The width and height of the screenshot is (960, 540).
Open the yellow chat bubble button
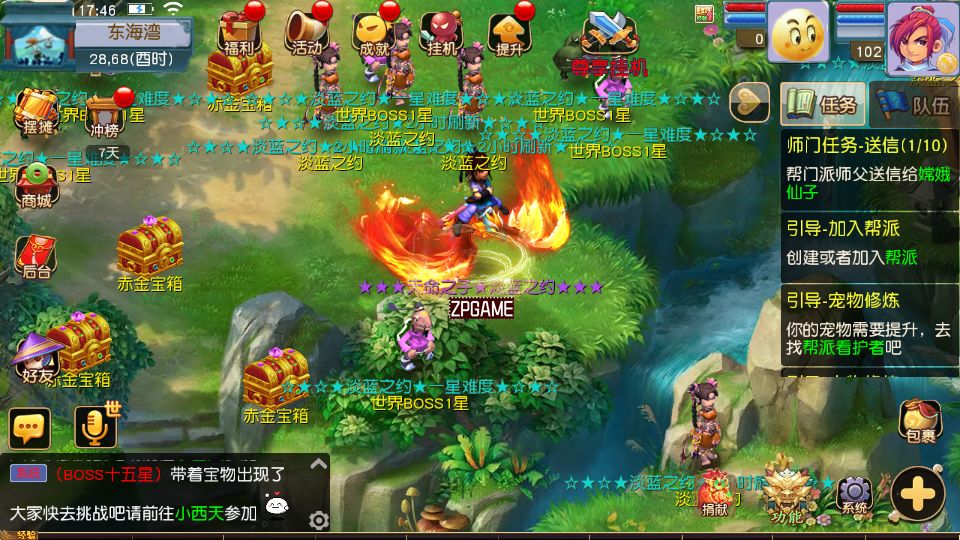[x=30, y=428]
